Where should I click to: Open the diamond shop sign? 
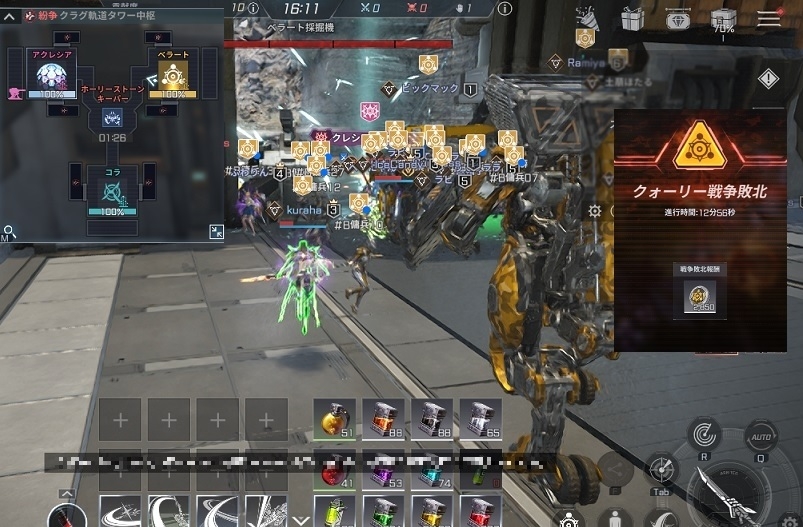[677, 18]
